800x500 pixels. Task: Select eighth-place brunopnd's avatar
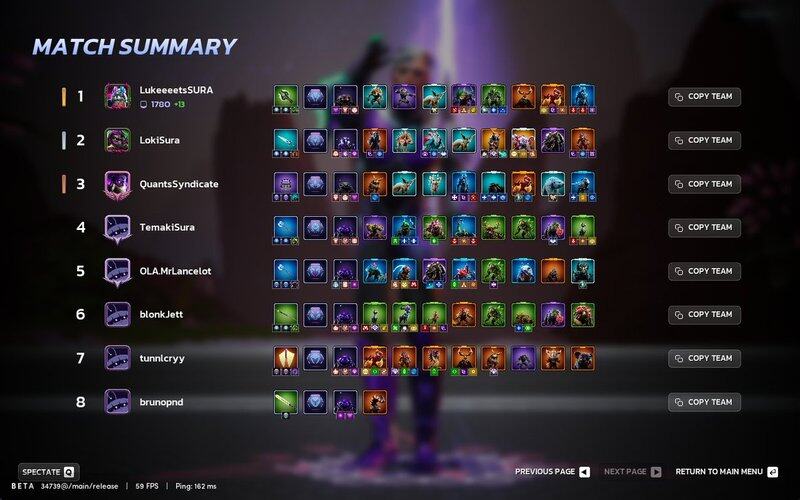click(x=117, y=402)
